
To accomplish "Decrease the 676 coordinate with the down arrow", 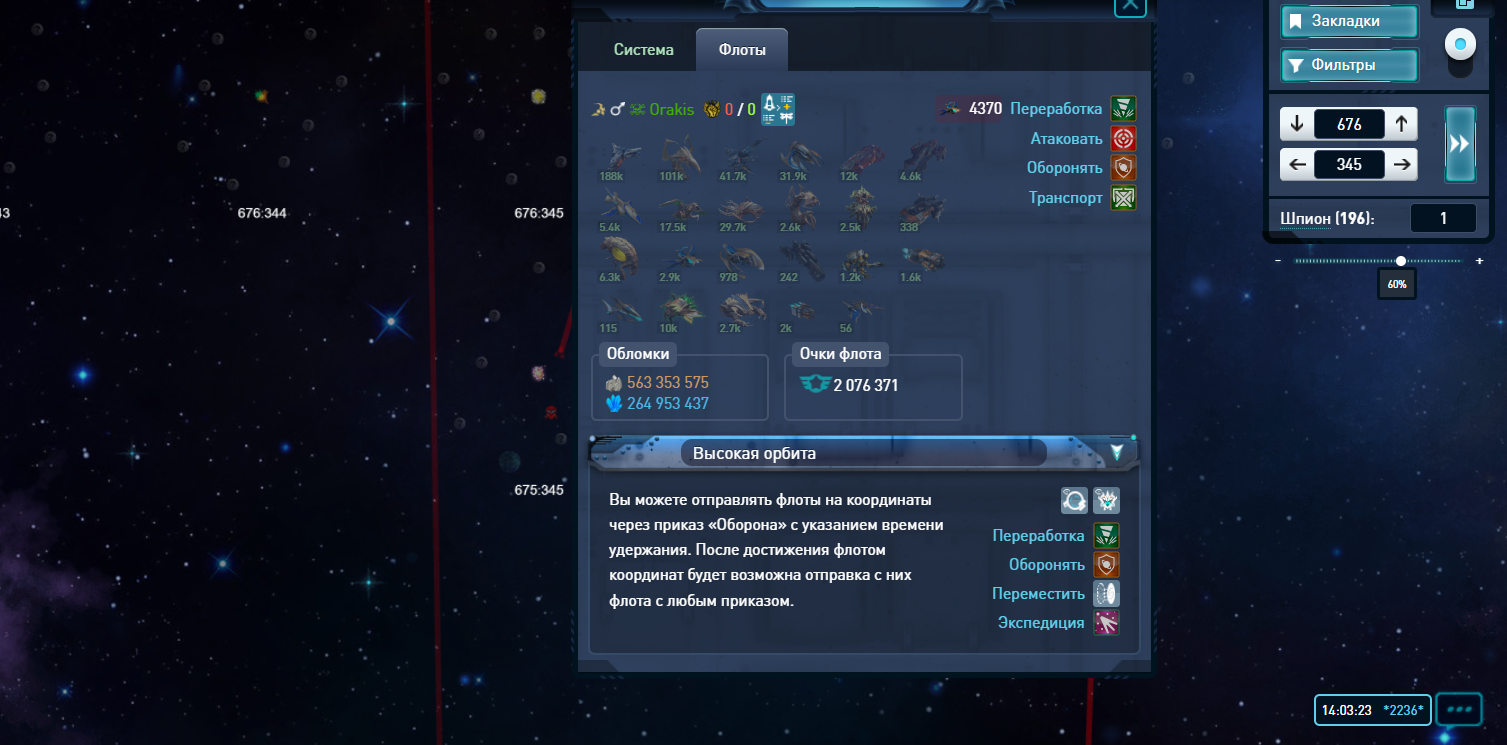I will pos(1297,125).
